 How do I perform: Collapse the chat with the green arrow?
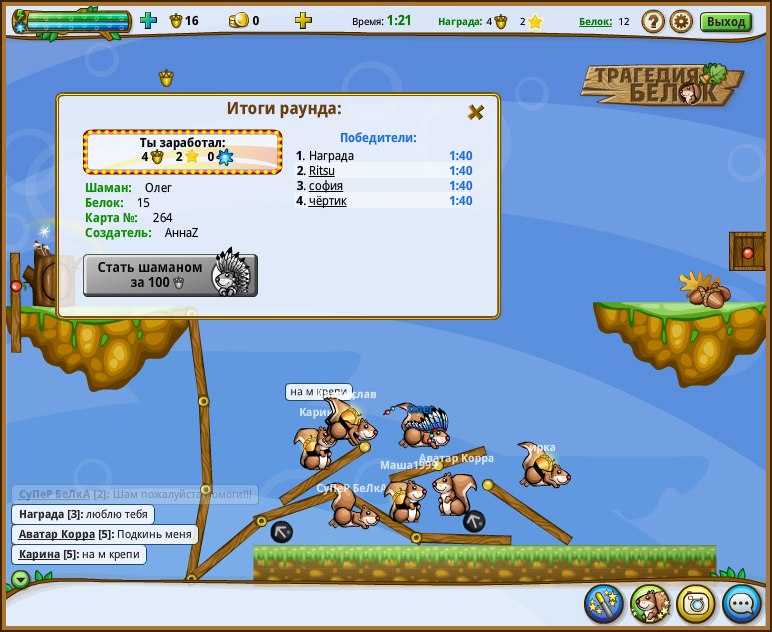pyautogui.click(x=20, y=578)
